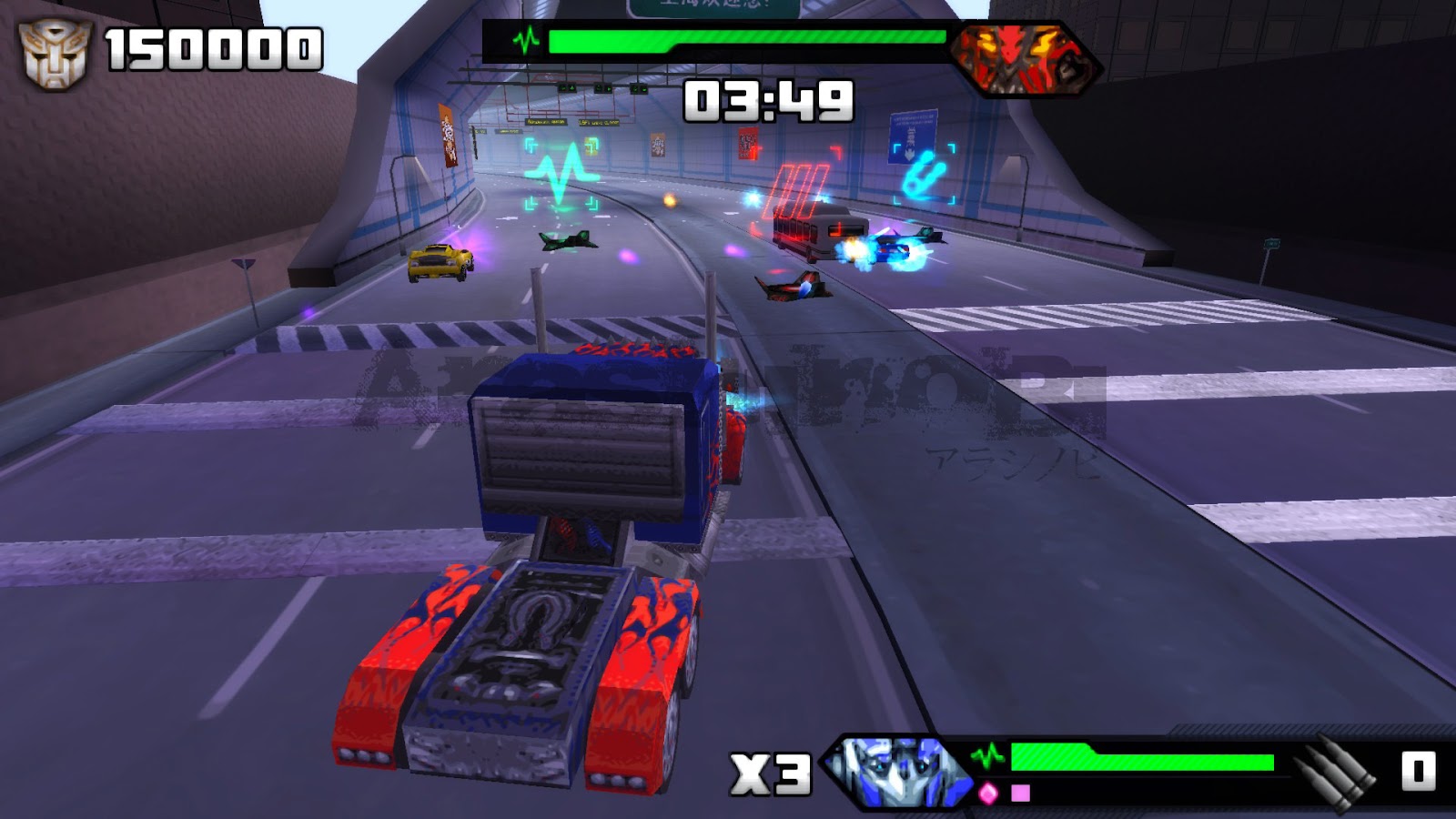Click the mission timer showing 03:49
This screenshot has width=1456, height=819.
769,100
